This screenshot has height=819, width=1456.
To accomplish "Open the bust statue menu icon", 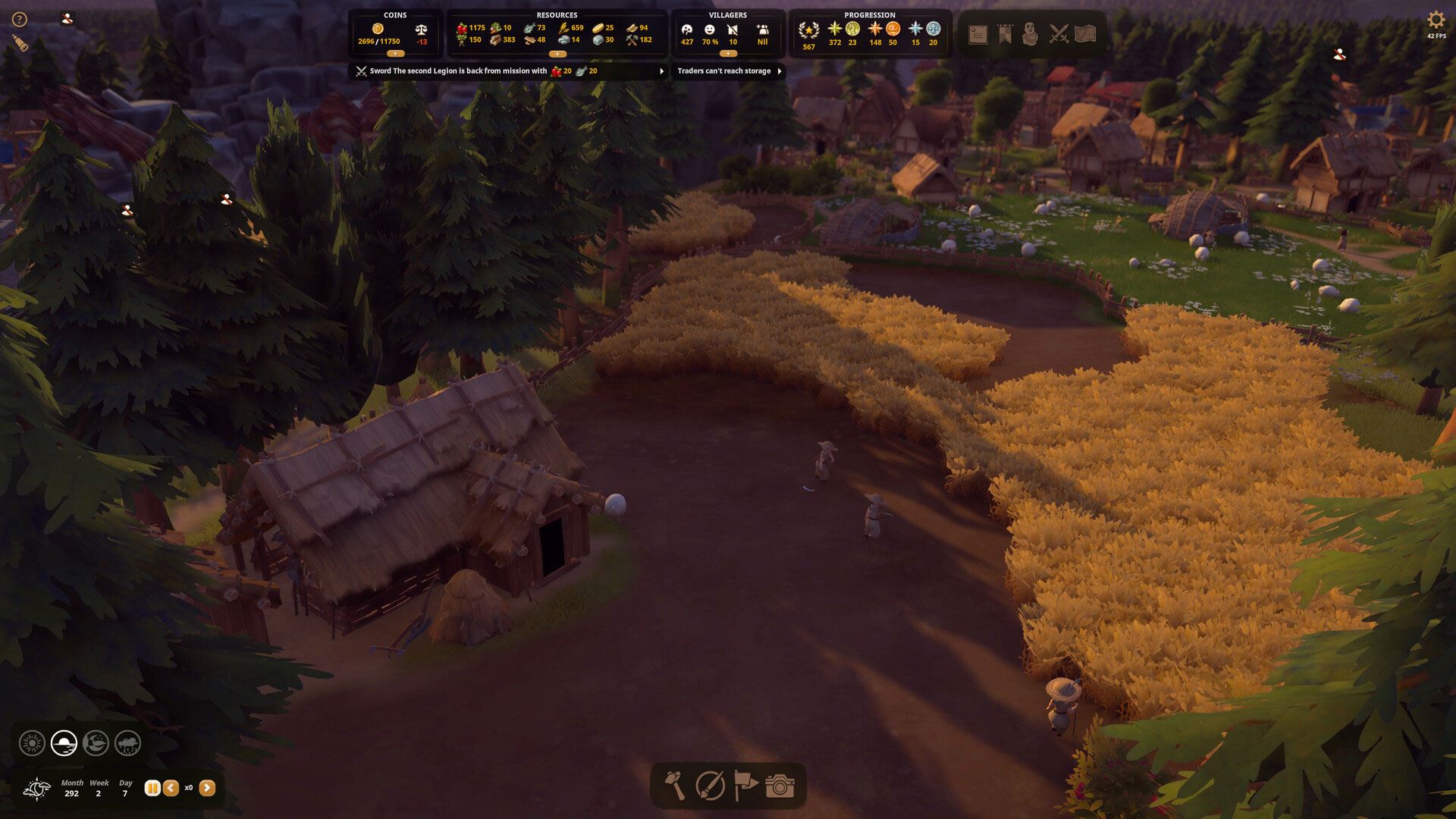I will pos(1030,34).
